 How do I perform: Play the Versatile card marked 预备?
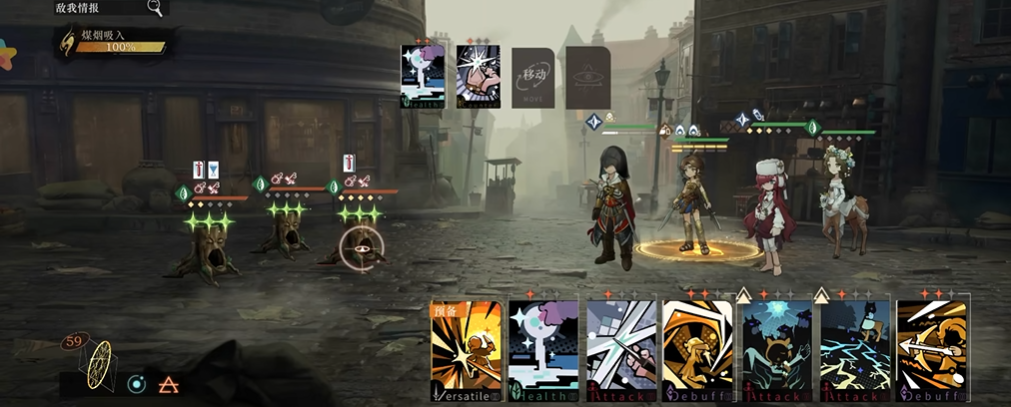click(465, 351)
